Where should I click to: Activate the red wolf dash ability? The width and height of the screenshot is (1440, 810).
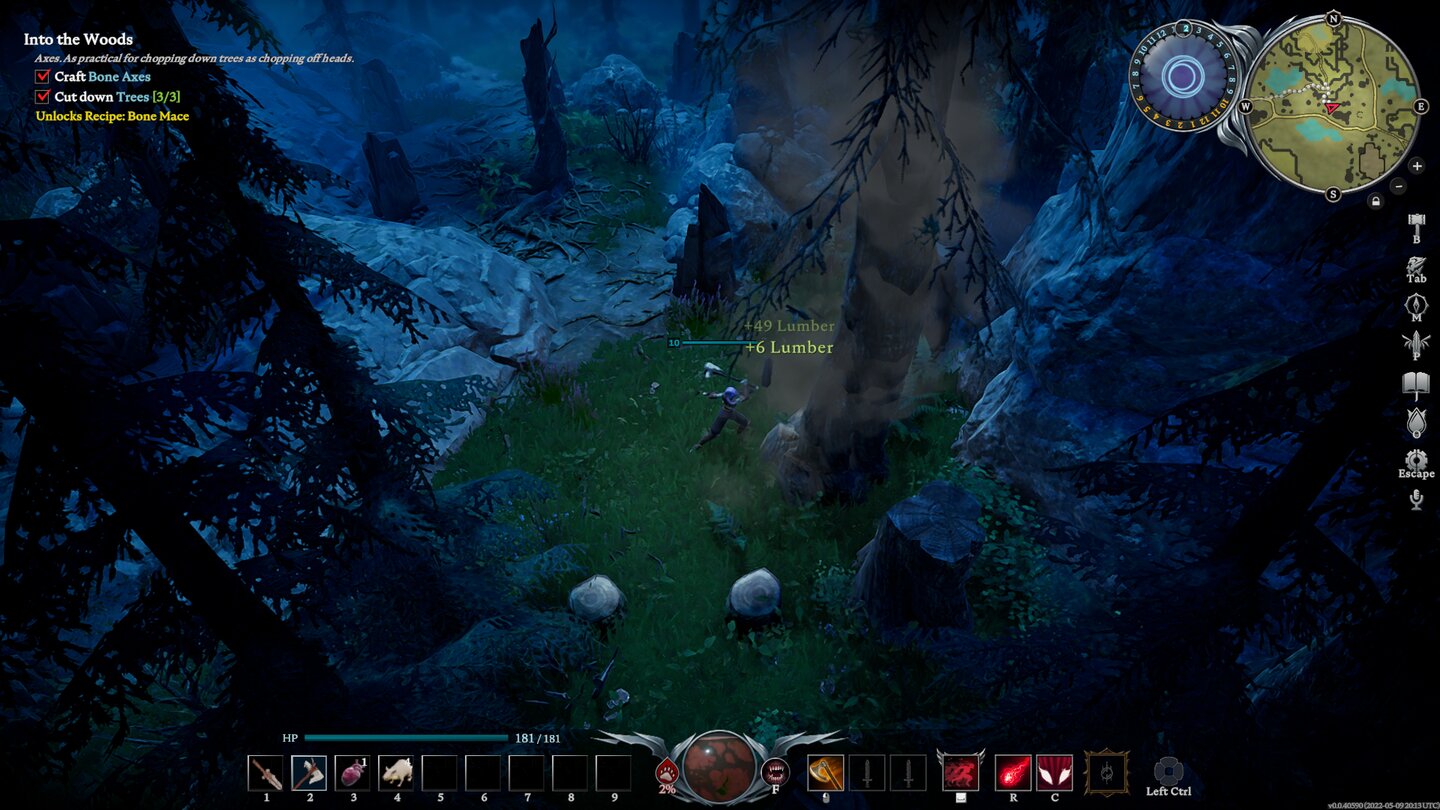(960, 773)
